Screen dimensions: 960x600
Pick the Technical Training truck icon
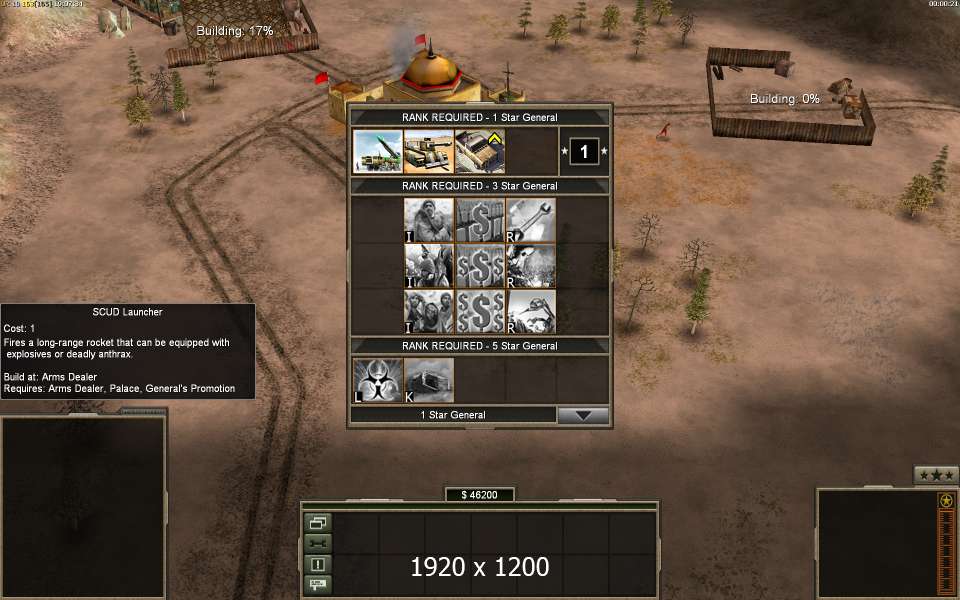pos(480,152)
